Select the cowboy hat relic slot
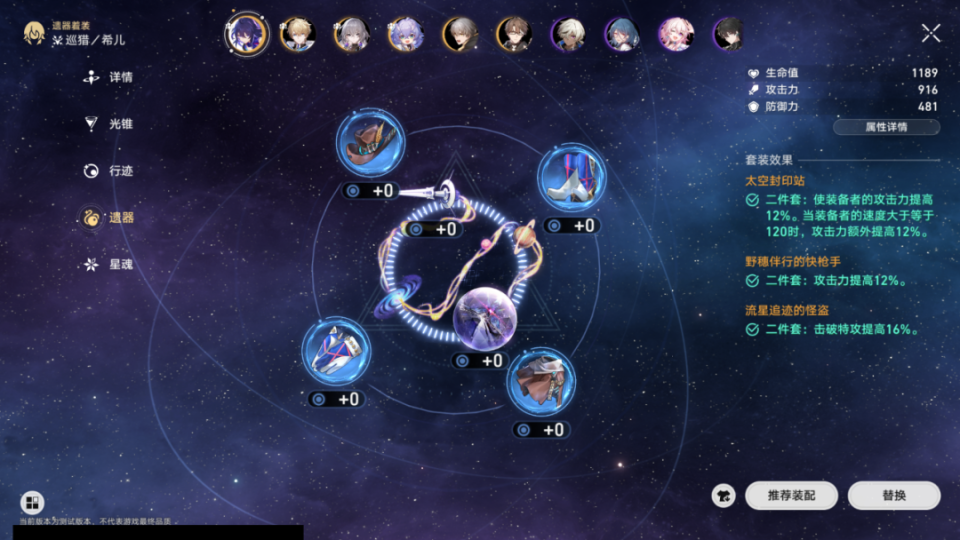Viewport: 960px width, 540px height. (x=370, y=144)
